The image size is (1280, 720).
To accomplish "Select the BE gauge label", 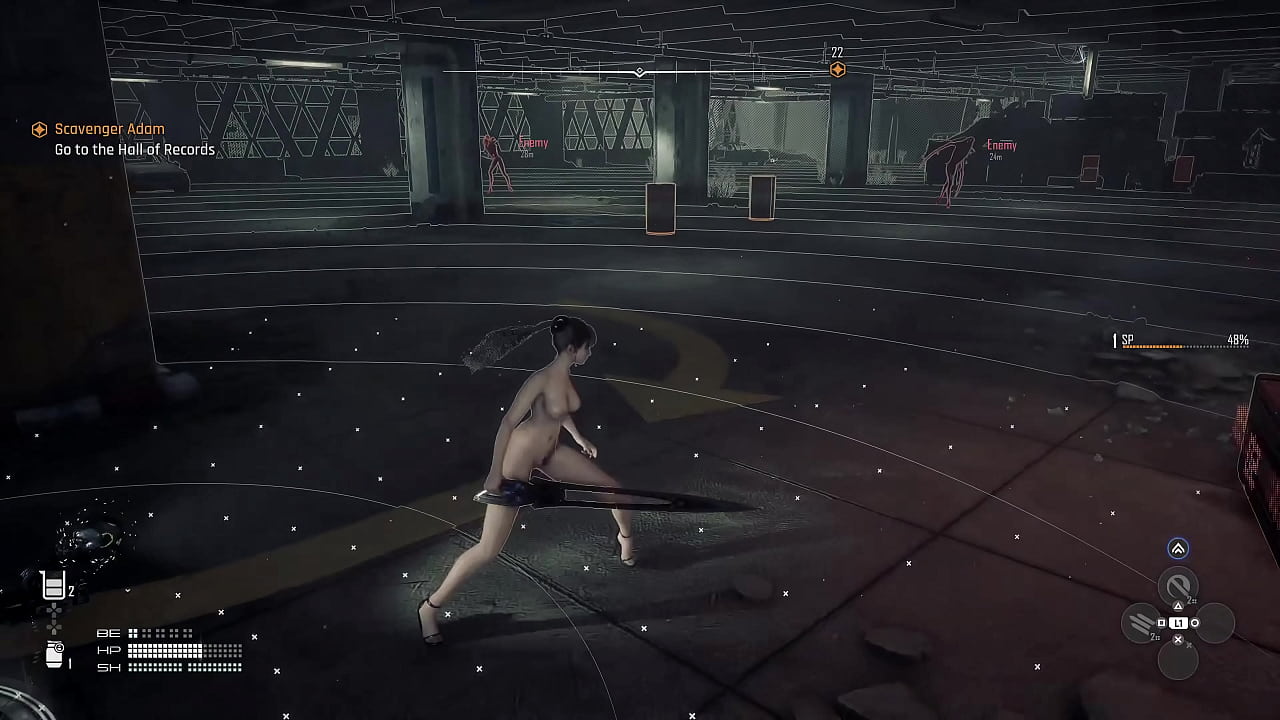I will tap(108, 632).
